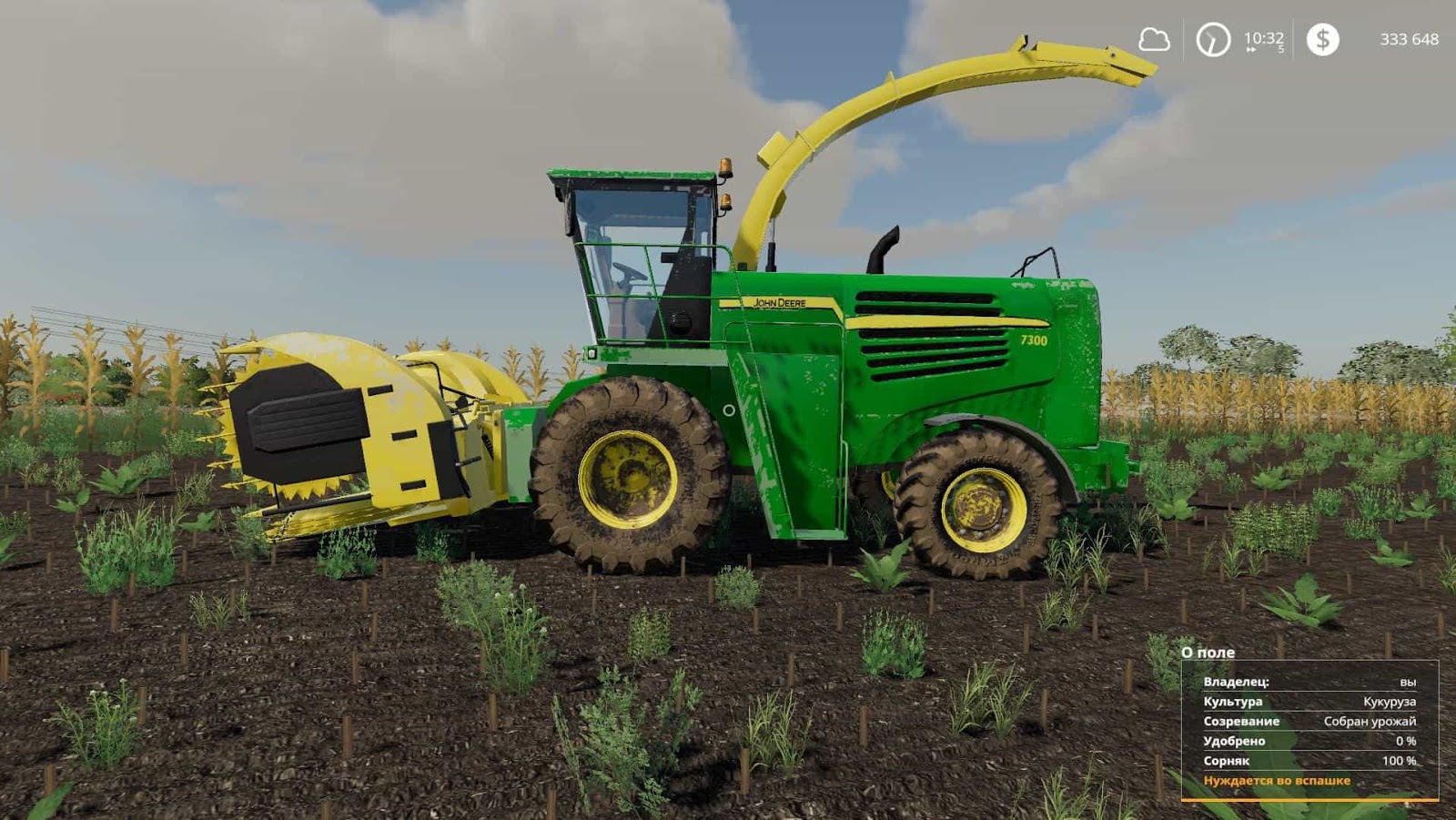1456x820 pixels.
Task: Click the dollar sign money icon
Action: coord(1321,40)
